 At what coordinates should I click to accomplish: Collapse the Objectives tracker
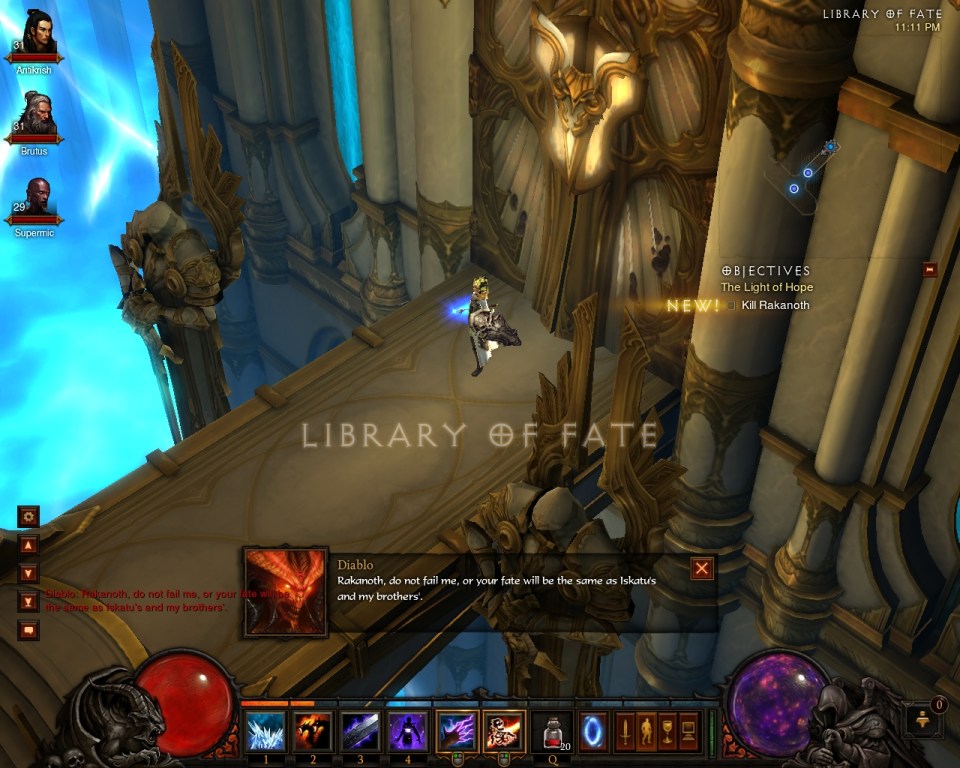pos(930,269)
